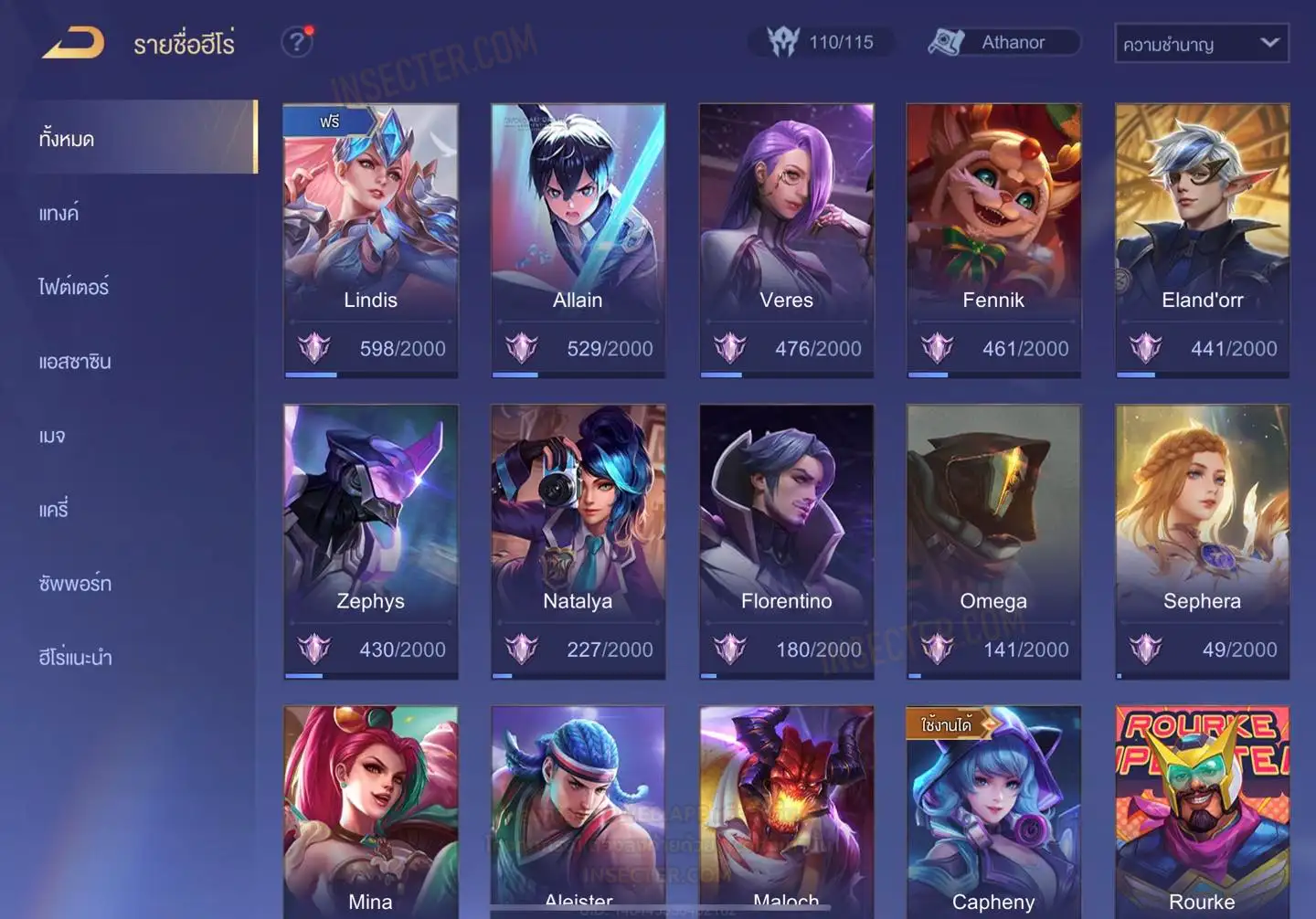This screenshot has height=919, width=1316.
Task: Filter heroes by ซัพพอร์ท
Action: click(75, 584)
